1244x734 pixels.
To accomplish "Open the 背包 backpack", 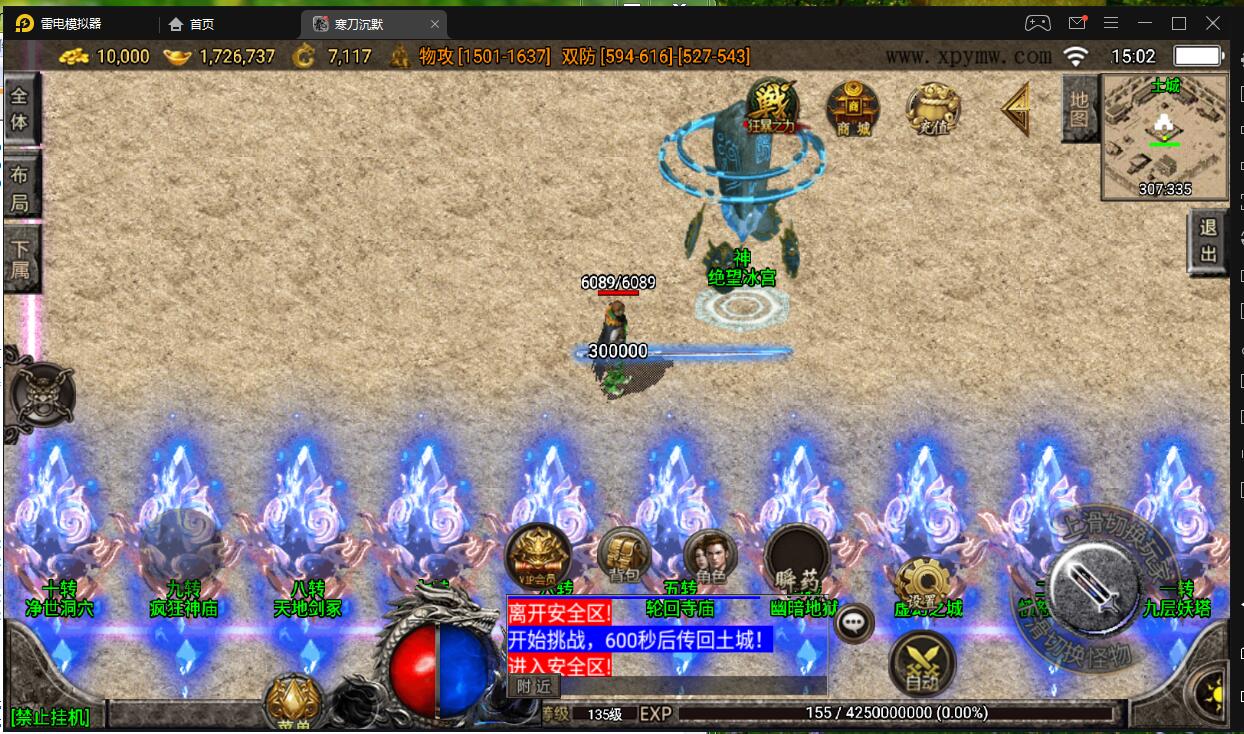I will 624,555.
